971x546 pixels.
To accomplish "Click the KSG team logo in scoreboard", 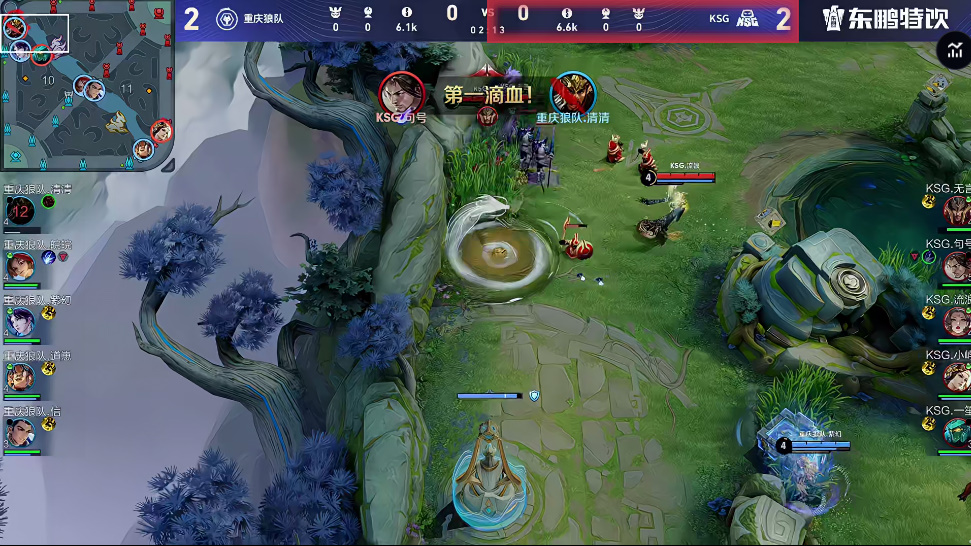I will pos(746,19).
